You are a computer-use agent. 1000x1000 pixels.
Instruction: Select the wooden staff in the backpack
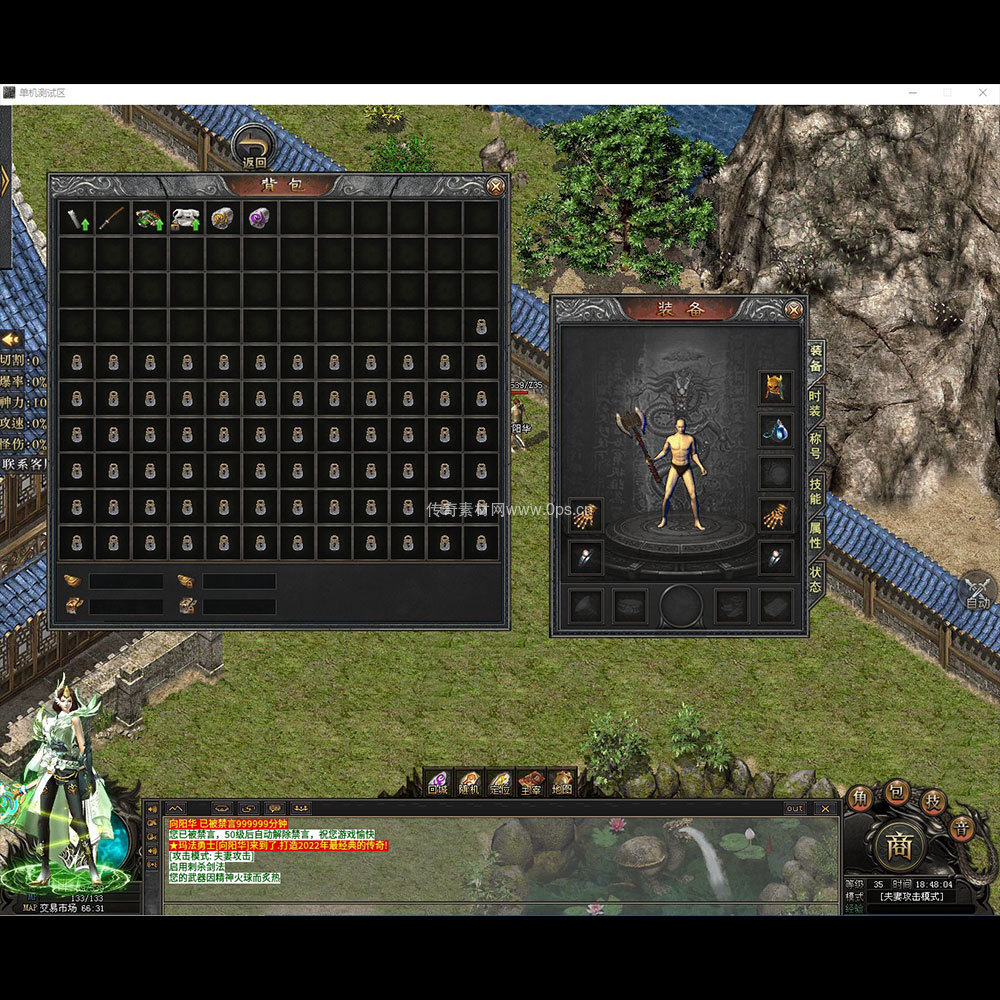[112, 219]
